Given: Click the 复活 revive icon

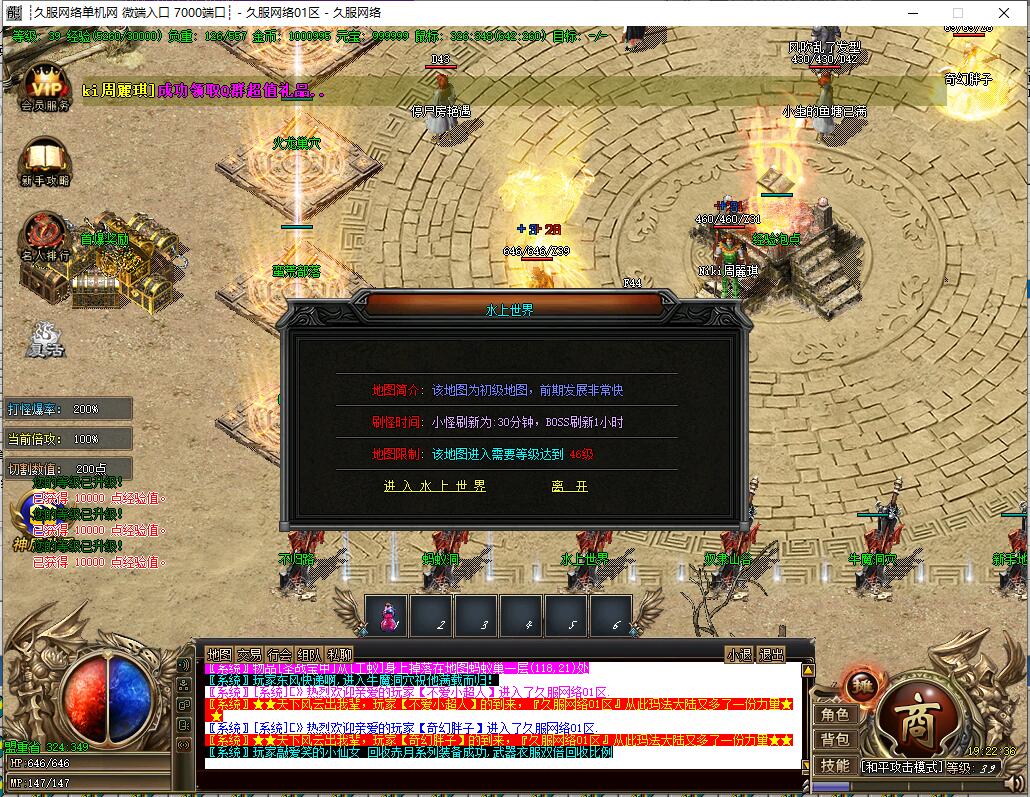Looking at the screenshot, I should tap(45, 340).
